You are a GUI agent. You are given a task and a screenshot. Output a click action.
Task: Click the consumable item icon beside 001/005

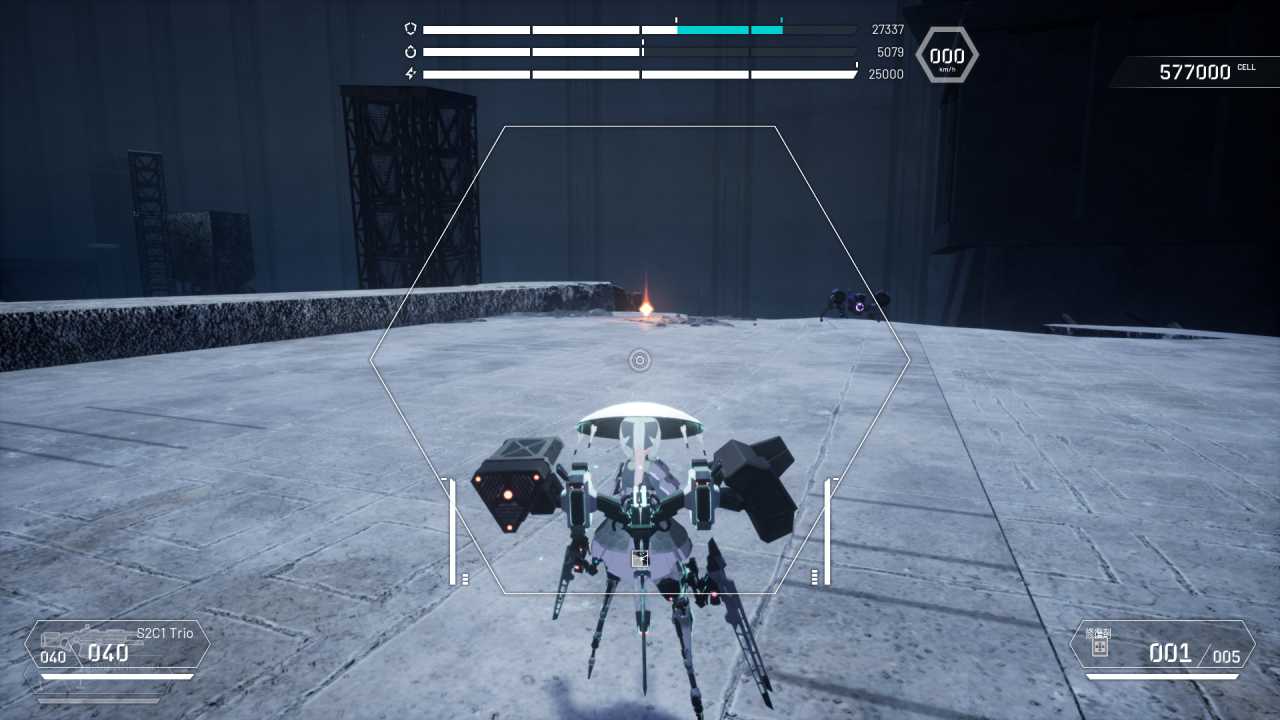pyautogui.click(x=1100, y=645)
